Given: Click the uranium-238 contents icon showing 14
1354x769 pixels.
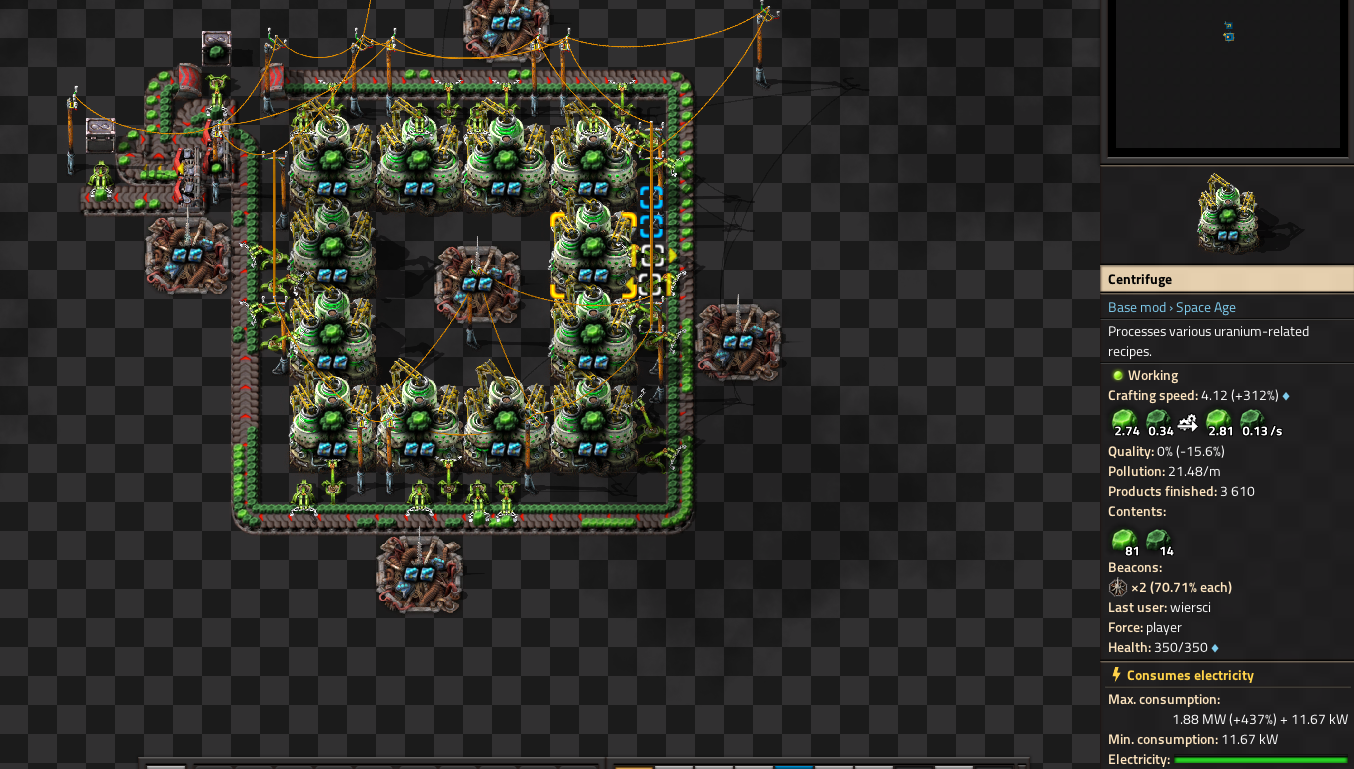Looking at the screenshot, I should (1158, 540).
